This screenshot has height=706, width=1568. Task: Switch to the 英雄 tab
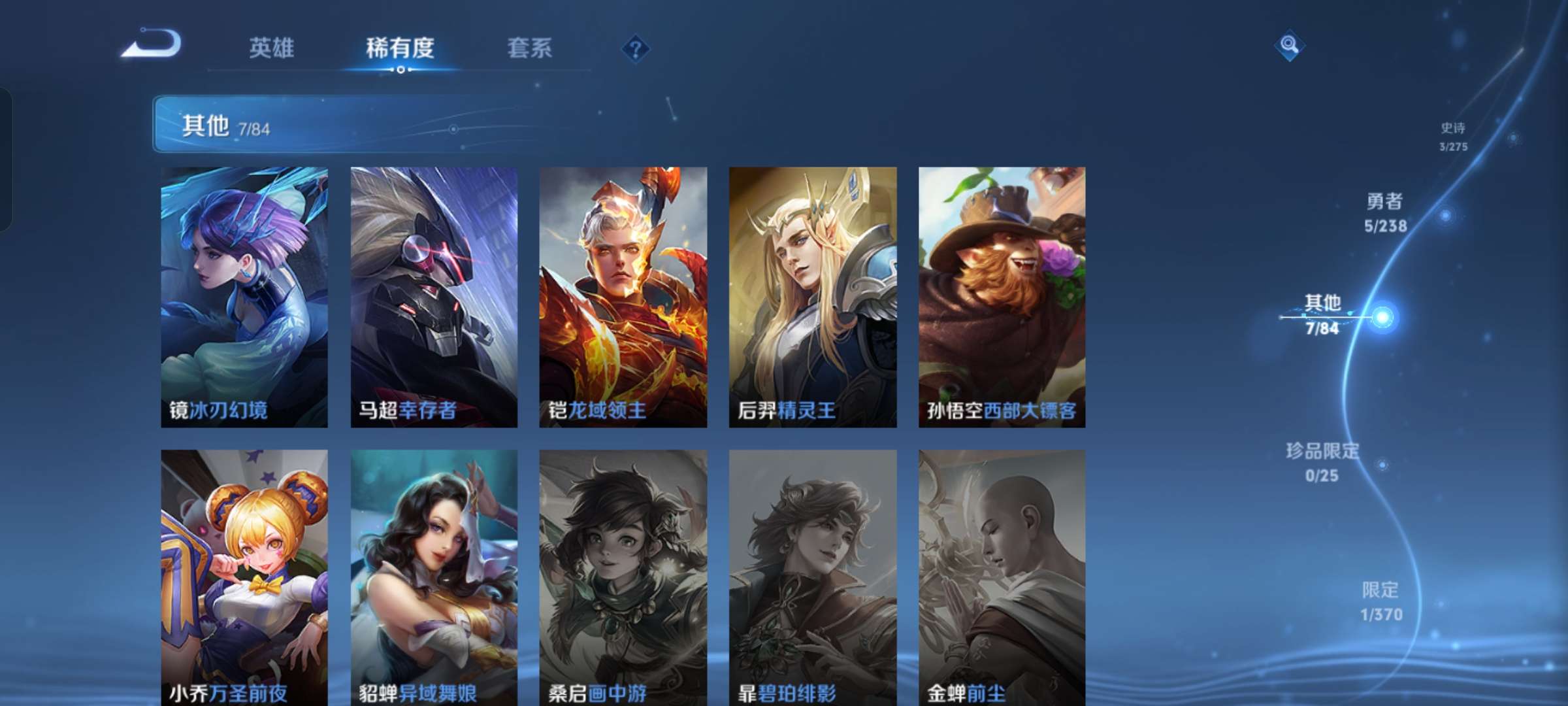tap(271, 48)
